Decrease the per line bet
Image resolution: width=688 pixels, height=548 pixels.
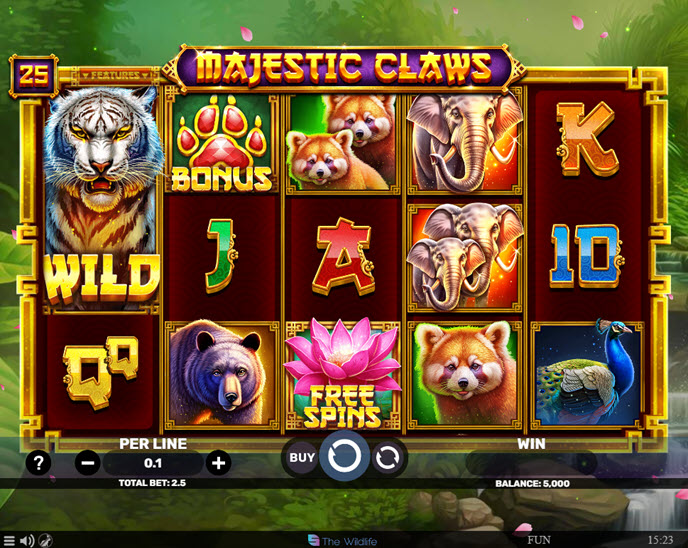pos(88,463)
